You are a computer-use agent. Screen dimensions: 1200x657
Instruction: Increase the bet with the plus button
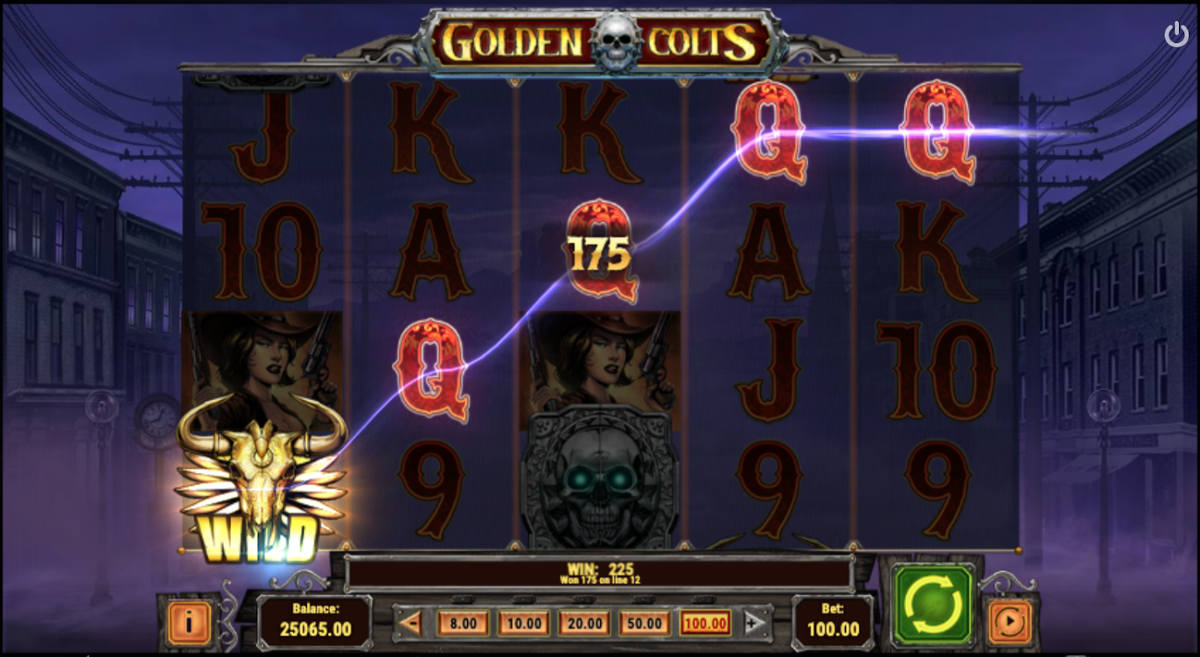click(756, 624)
